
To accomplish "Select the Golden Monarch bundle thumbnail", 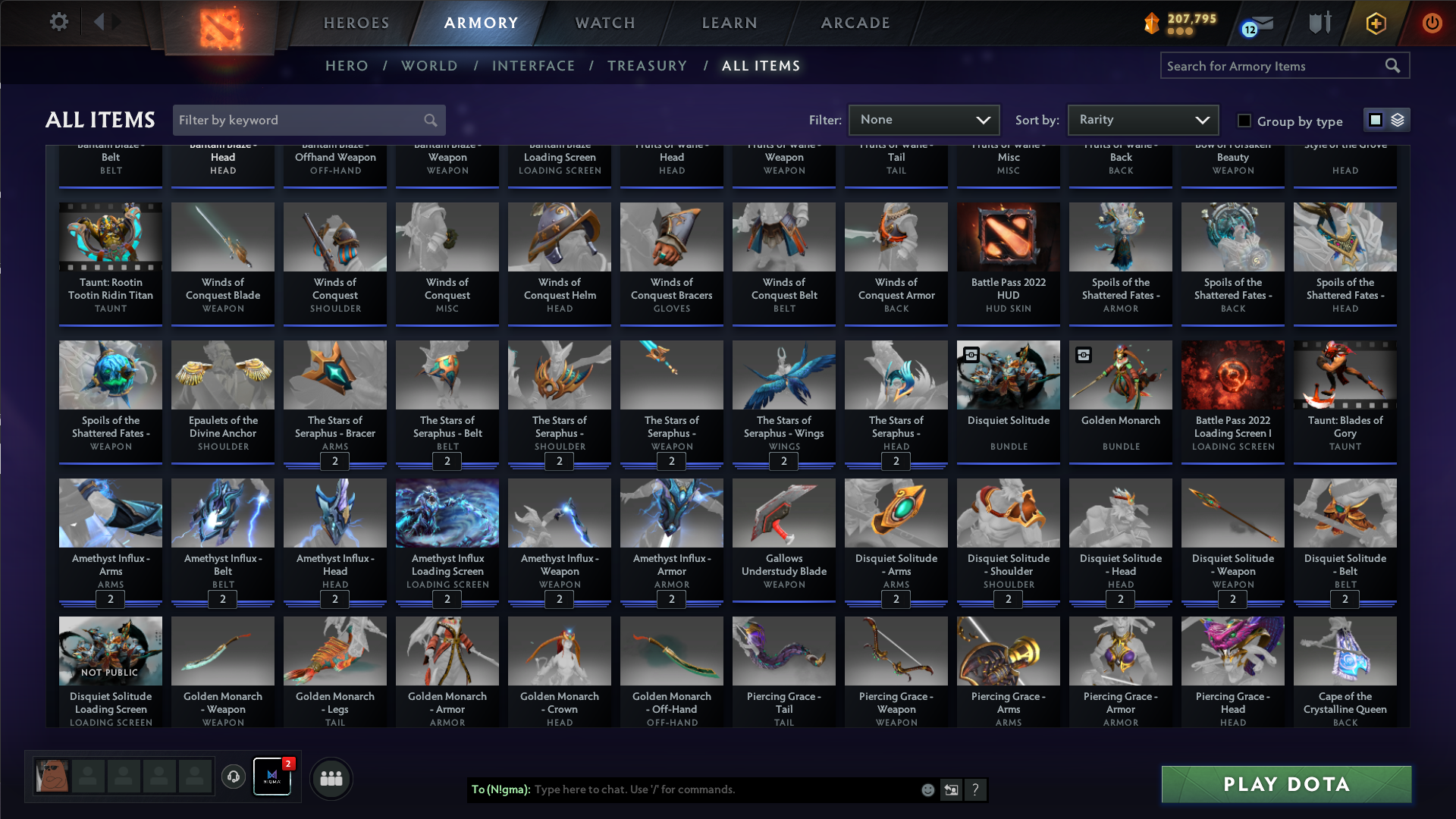I will point(1120,375).
